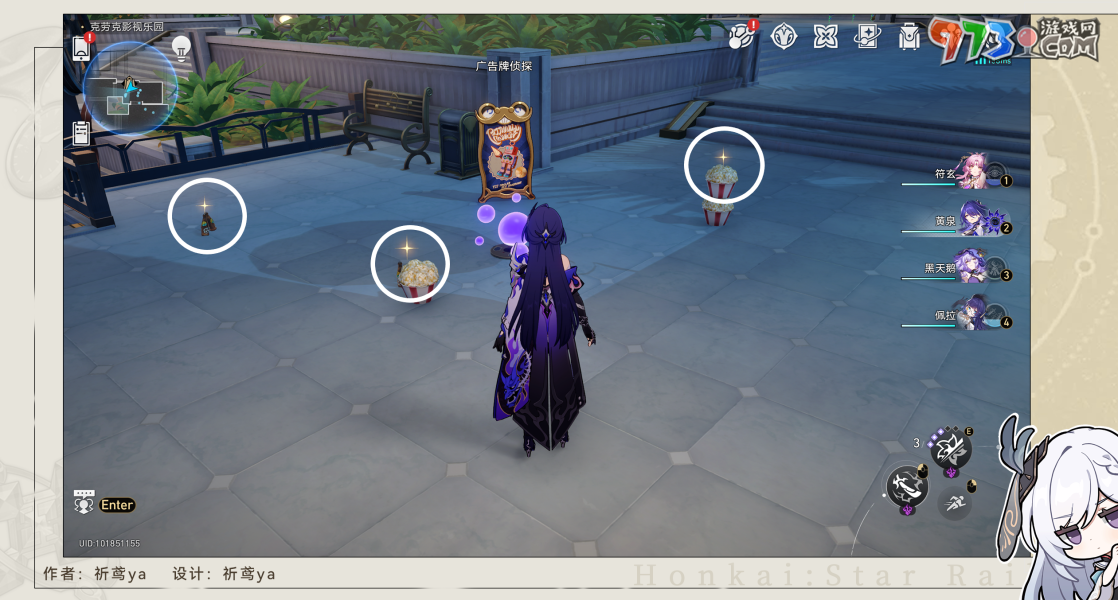1118x600 pixels.
Task: Open the star card with orbit icon
Action: 866,37
